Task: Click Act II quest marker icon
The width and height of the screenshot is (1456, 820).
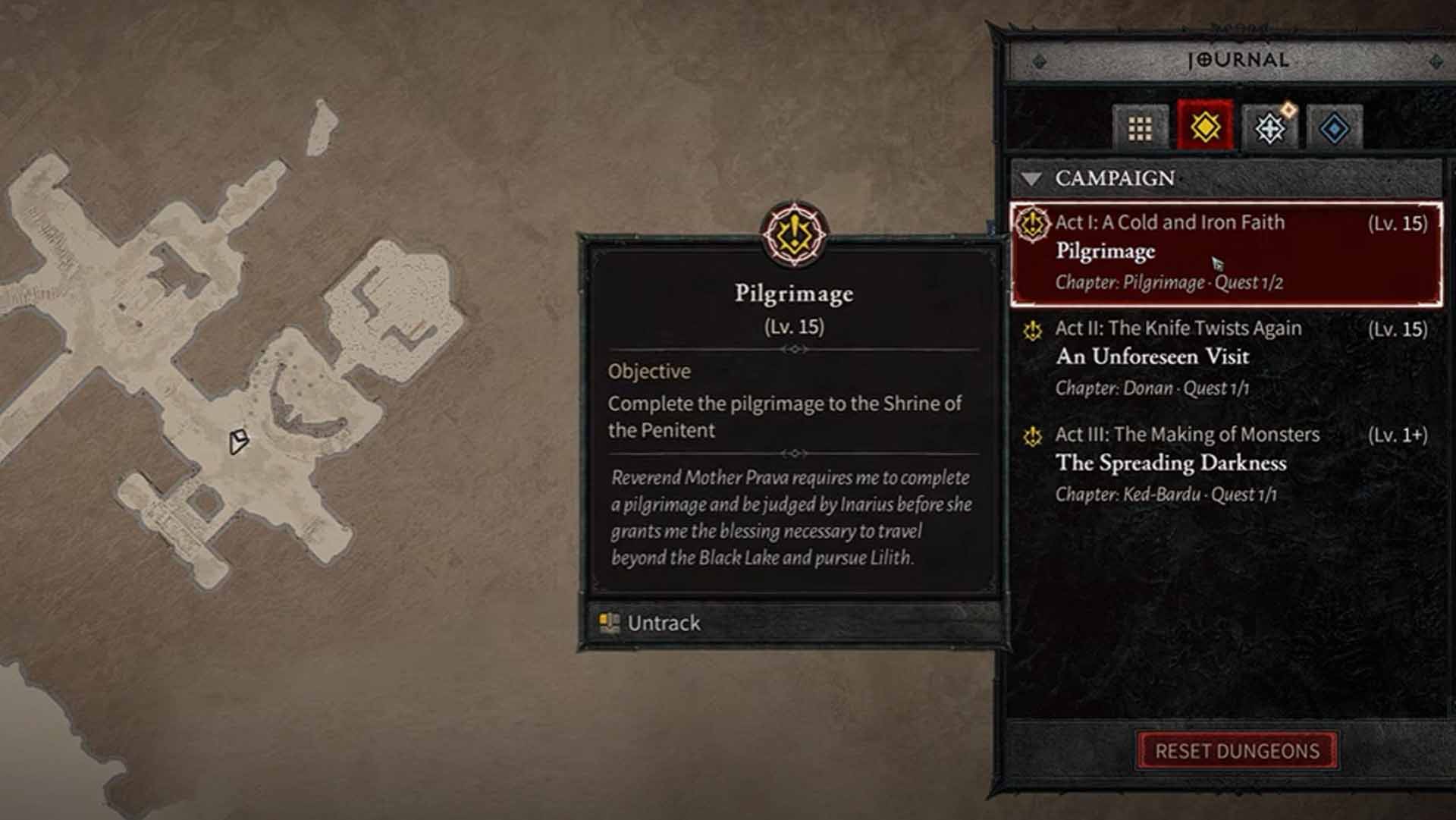Action: [x=1032, y=329]
